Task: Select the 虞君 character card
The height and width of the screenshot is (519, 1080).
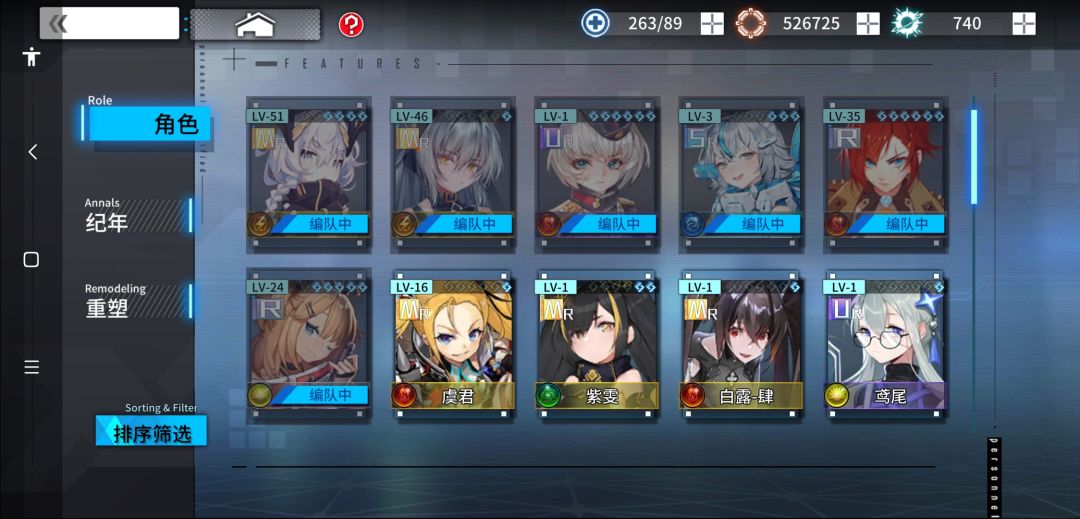Action: [x=452, y=343]
